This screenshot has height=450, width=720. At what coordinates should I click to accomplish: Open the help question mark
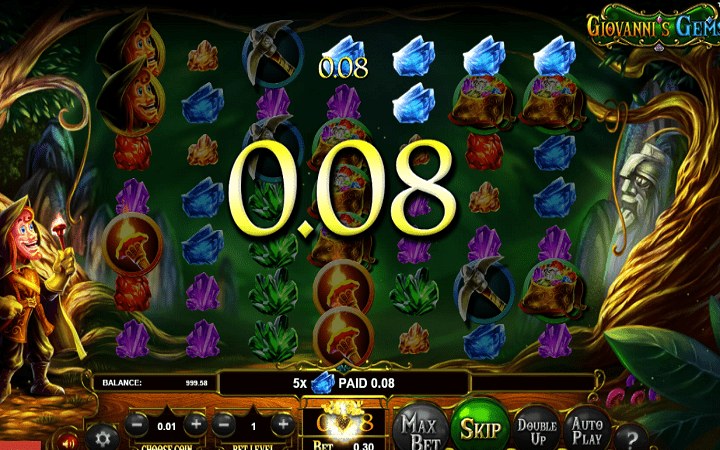coord(630,437)
